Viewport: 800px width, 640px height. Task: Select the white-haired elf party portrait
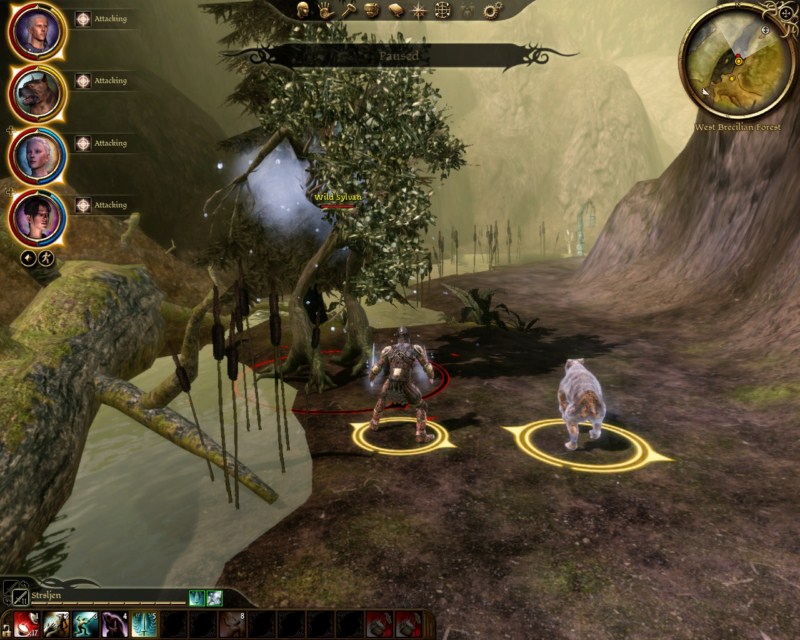pos(37,156)
